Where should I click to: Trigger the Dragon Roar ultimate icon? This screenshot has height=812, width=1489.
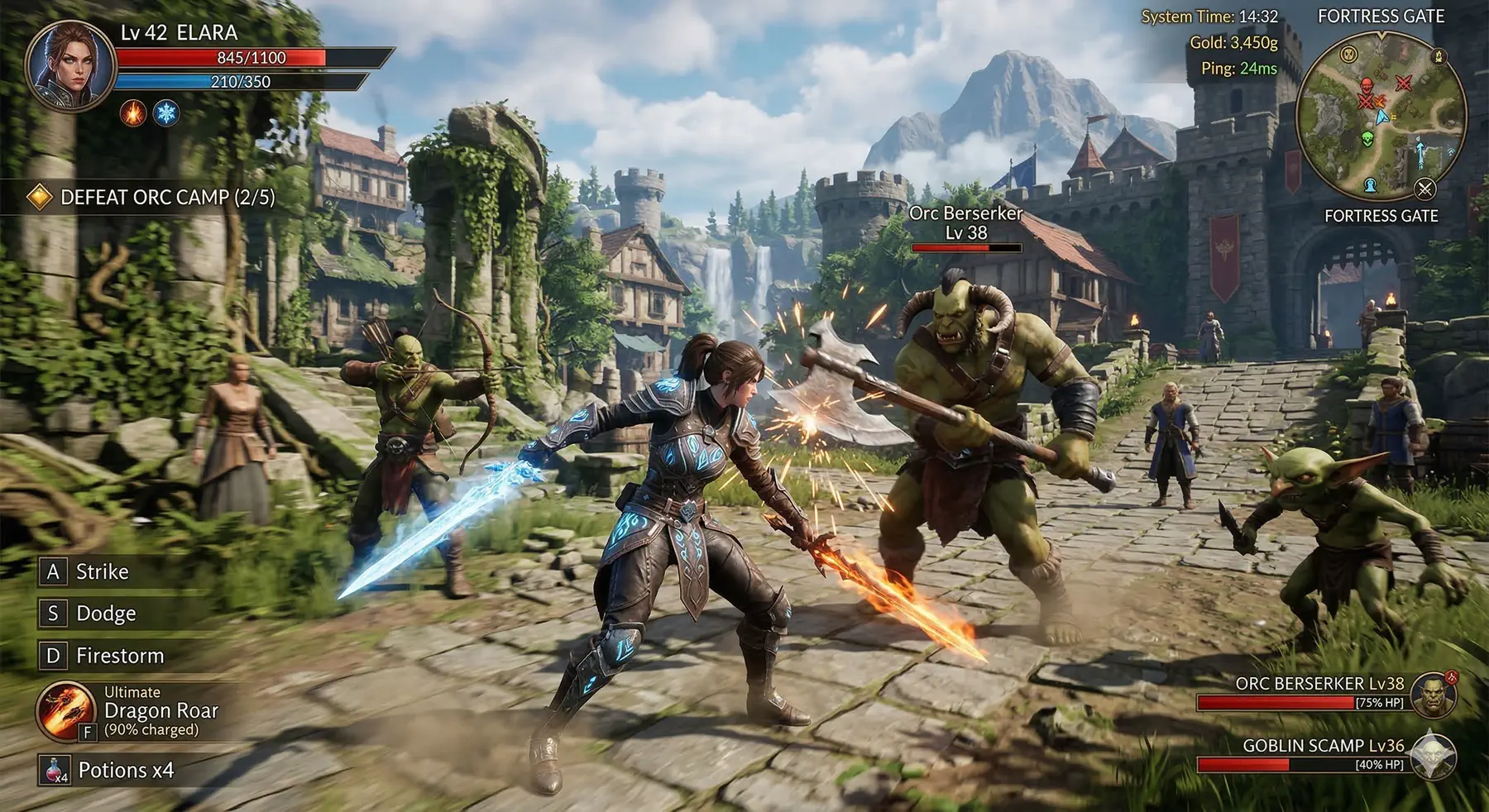click(65, 710)
